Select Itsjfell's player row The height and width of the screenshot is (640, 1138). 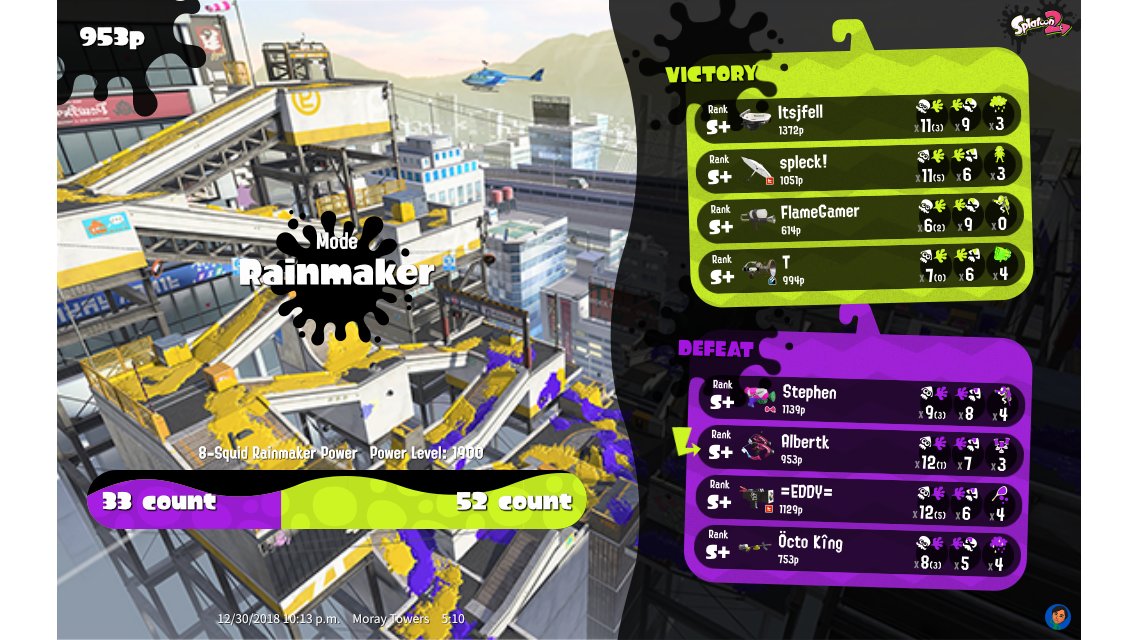860,117
